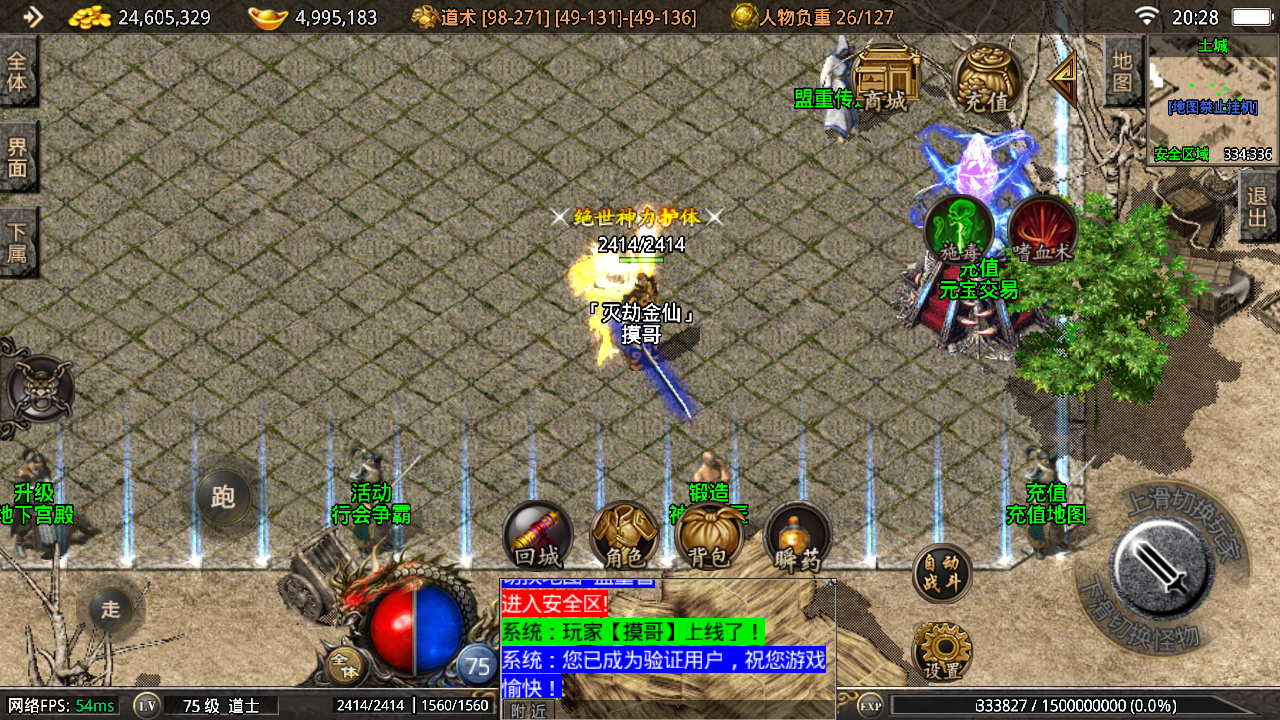Open the 设置 settings gear
This screenshot has width=1280, height=720.
tap(942, 652)
